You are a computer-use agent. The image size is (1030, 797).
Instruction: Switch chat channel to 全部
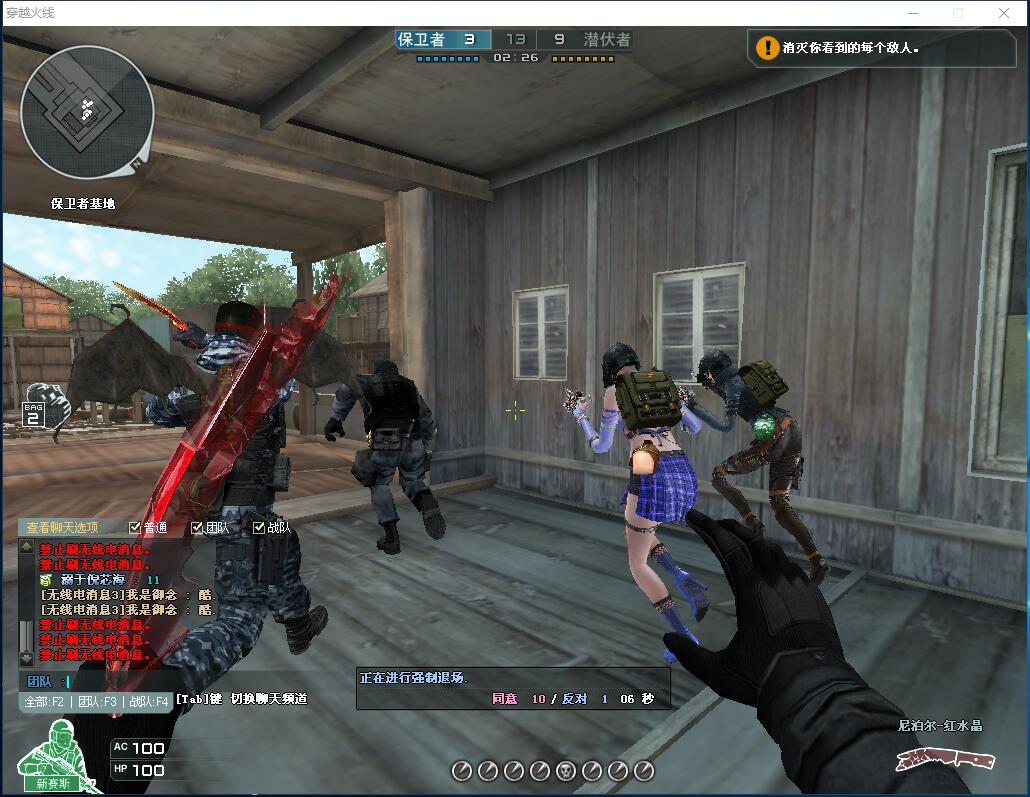pyautogui.click(x=45, y=702)
